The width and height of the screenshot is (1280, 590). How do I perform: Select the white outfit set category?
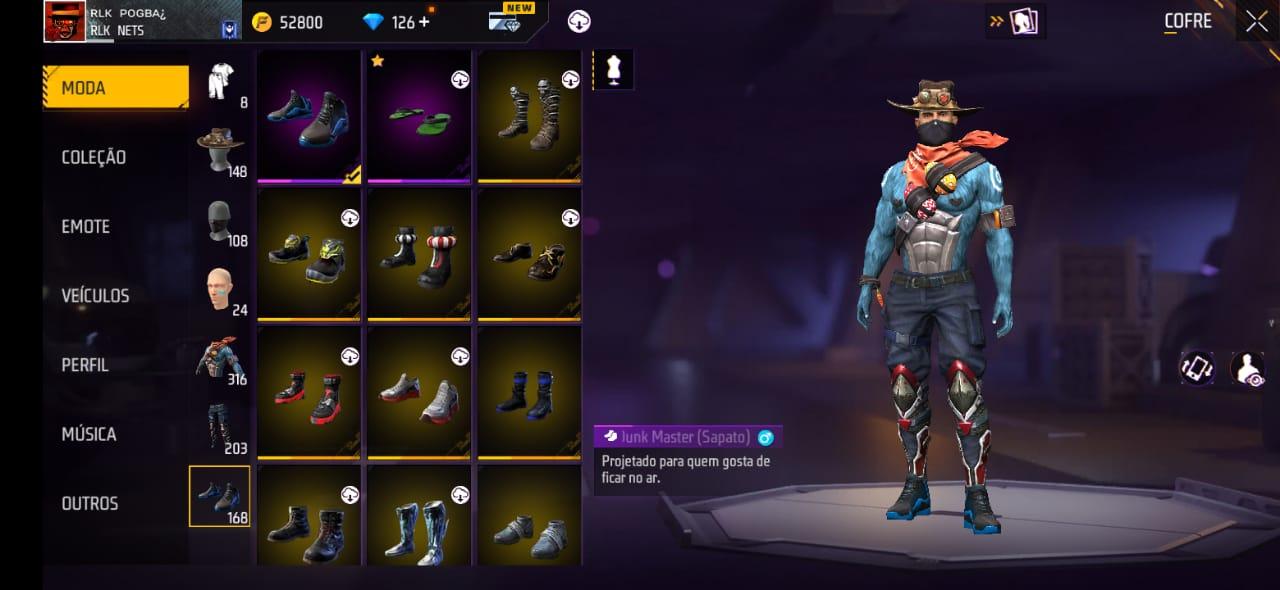click(221, 82)
